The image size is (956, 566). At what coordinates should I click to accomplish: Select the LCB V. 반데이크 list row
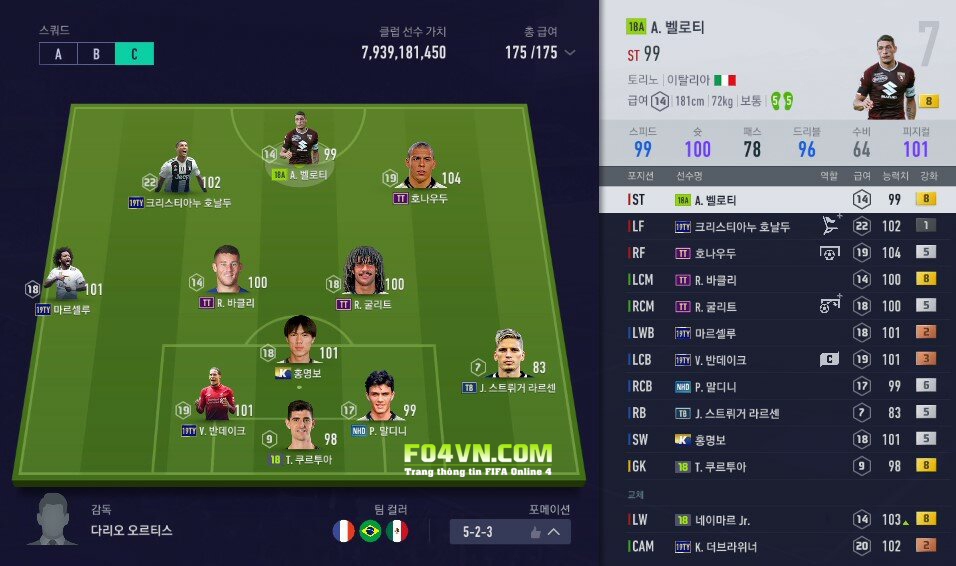point(777,359)
